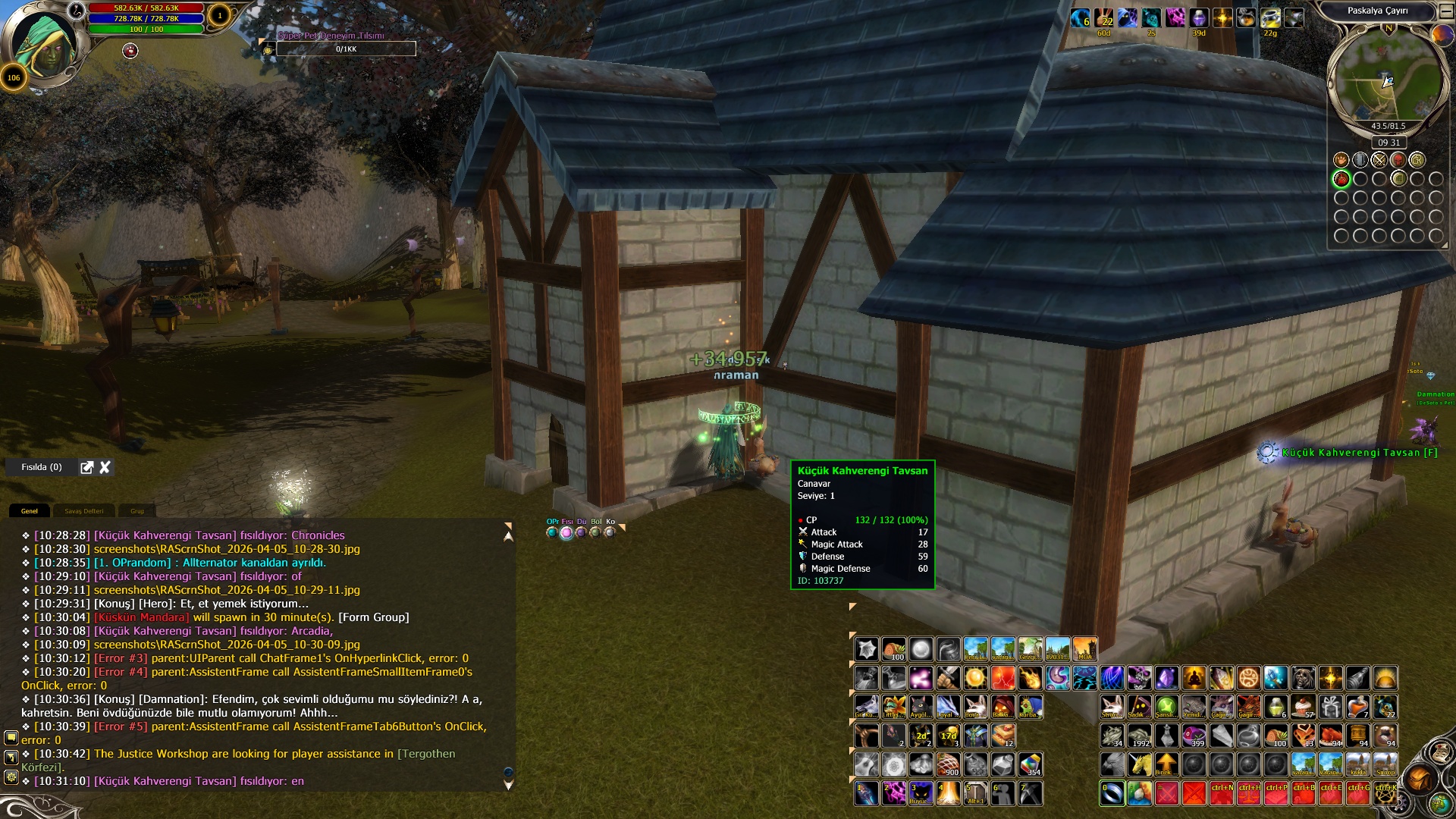Open the Grup chat tab

pos(137,511)
